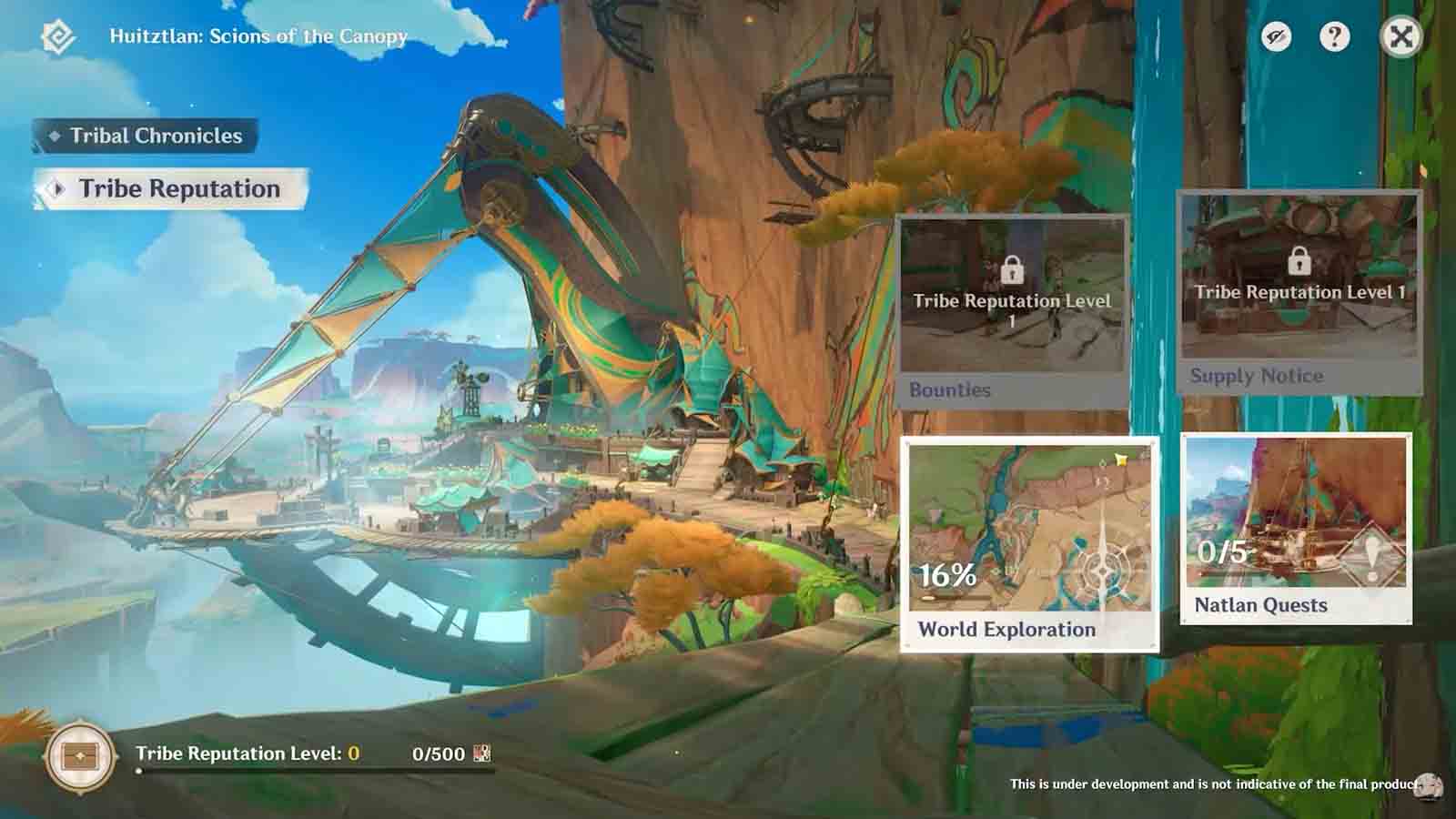View the Natlan Quests card
This screenshot has width=1456, height=819.
click(1296, 528)
